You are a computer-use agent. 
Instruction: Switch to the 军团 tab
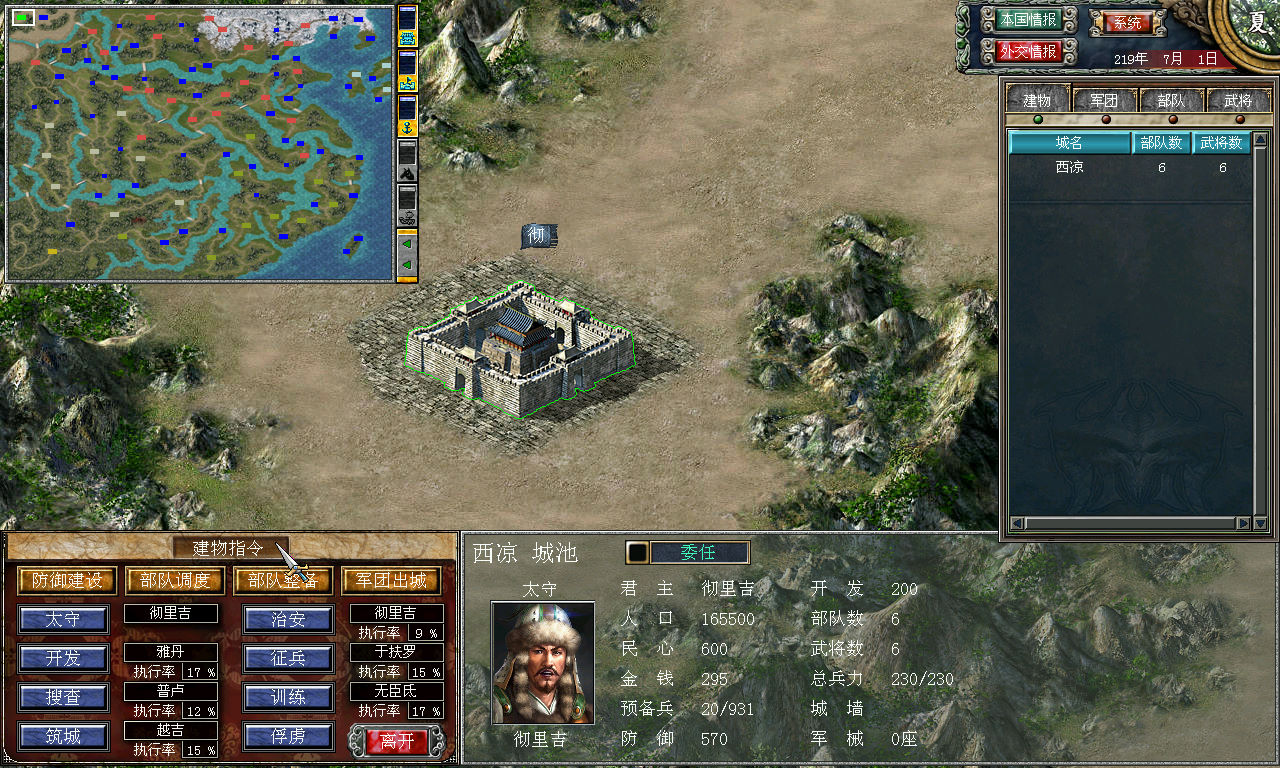(1104, 100)
